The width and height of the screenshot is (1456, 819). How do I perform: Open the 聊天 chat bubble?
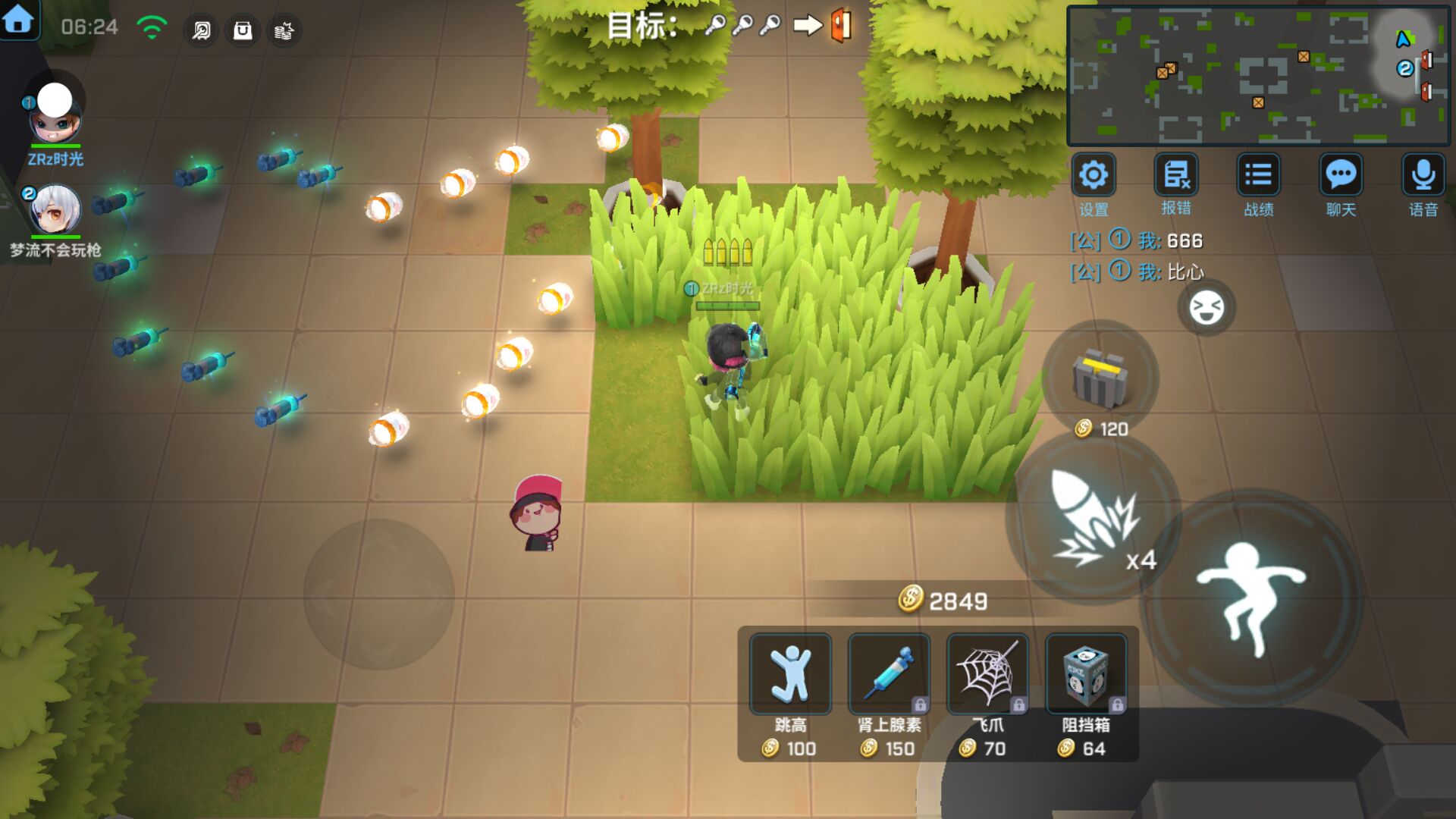coord(1341,176)
